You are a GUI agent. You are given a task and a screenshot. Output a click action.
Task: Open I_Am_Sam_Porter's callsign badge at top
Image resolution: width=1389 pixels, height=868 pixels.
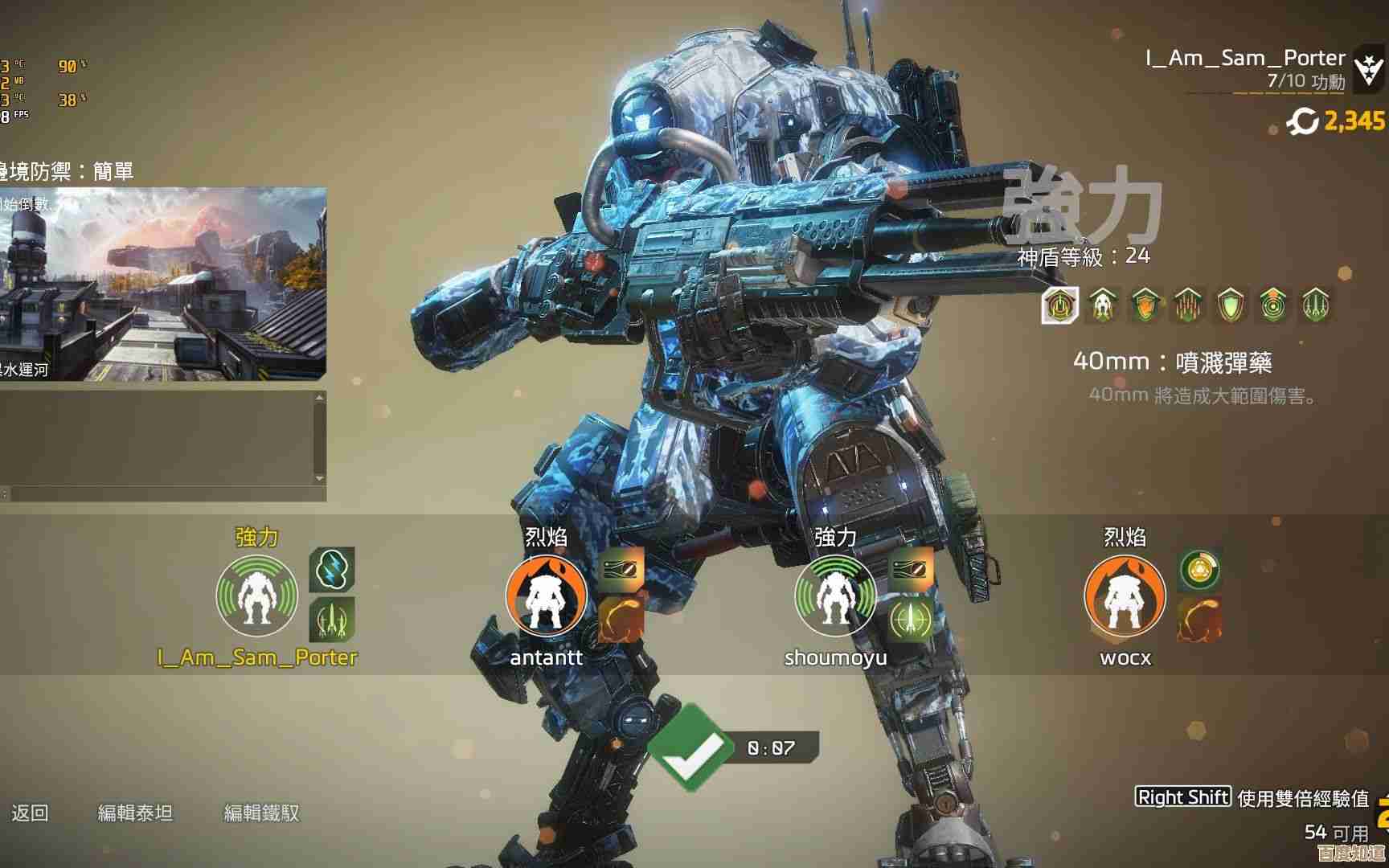pyautogui.click(x=1368, y=69)
